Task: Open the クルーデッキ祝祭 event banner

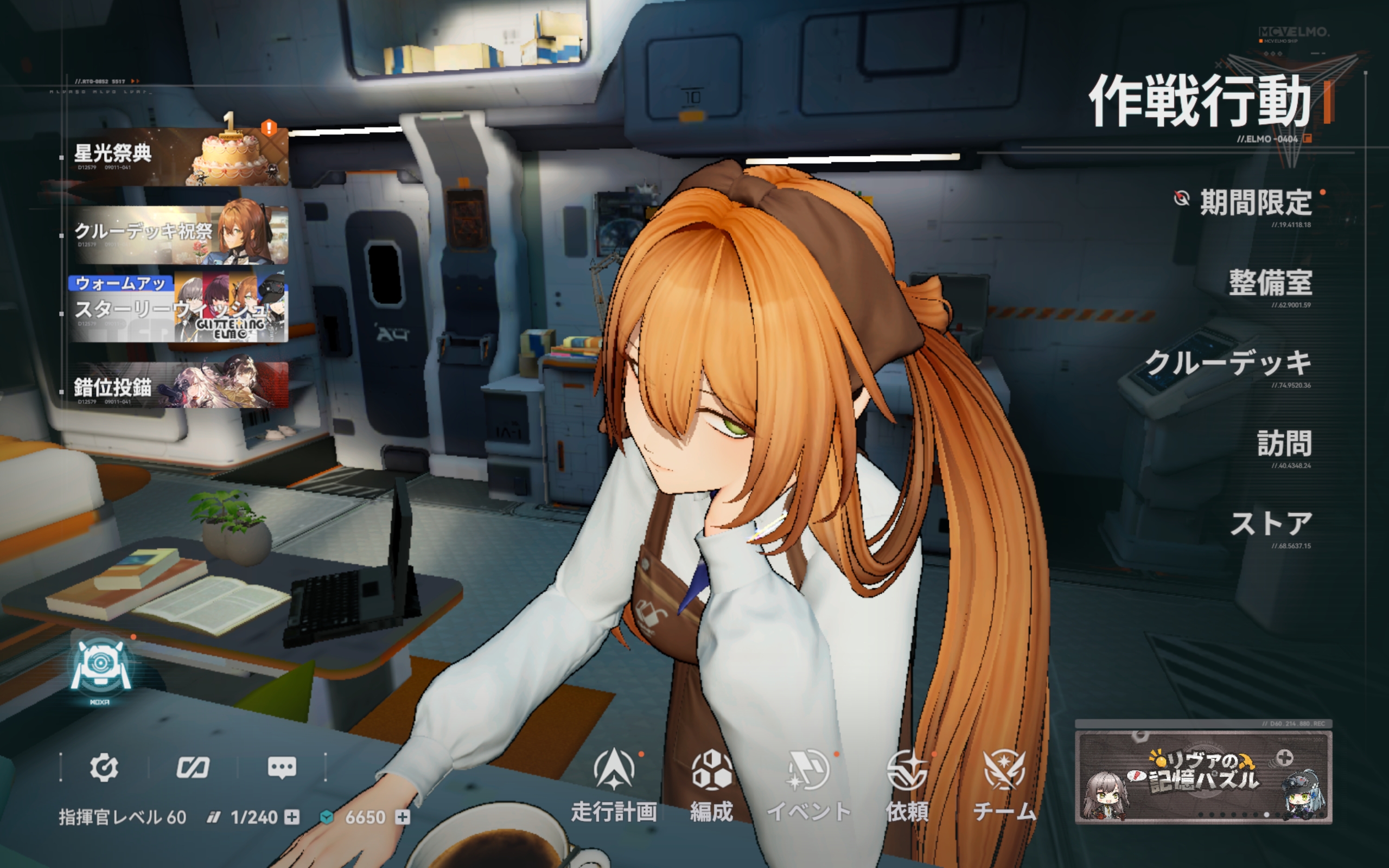Action: click(178, 234)
